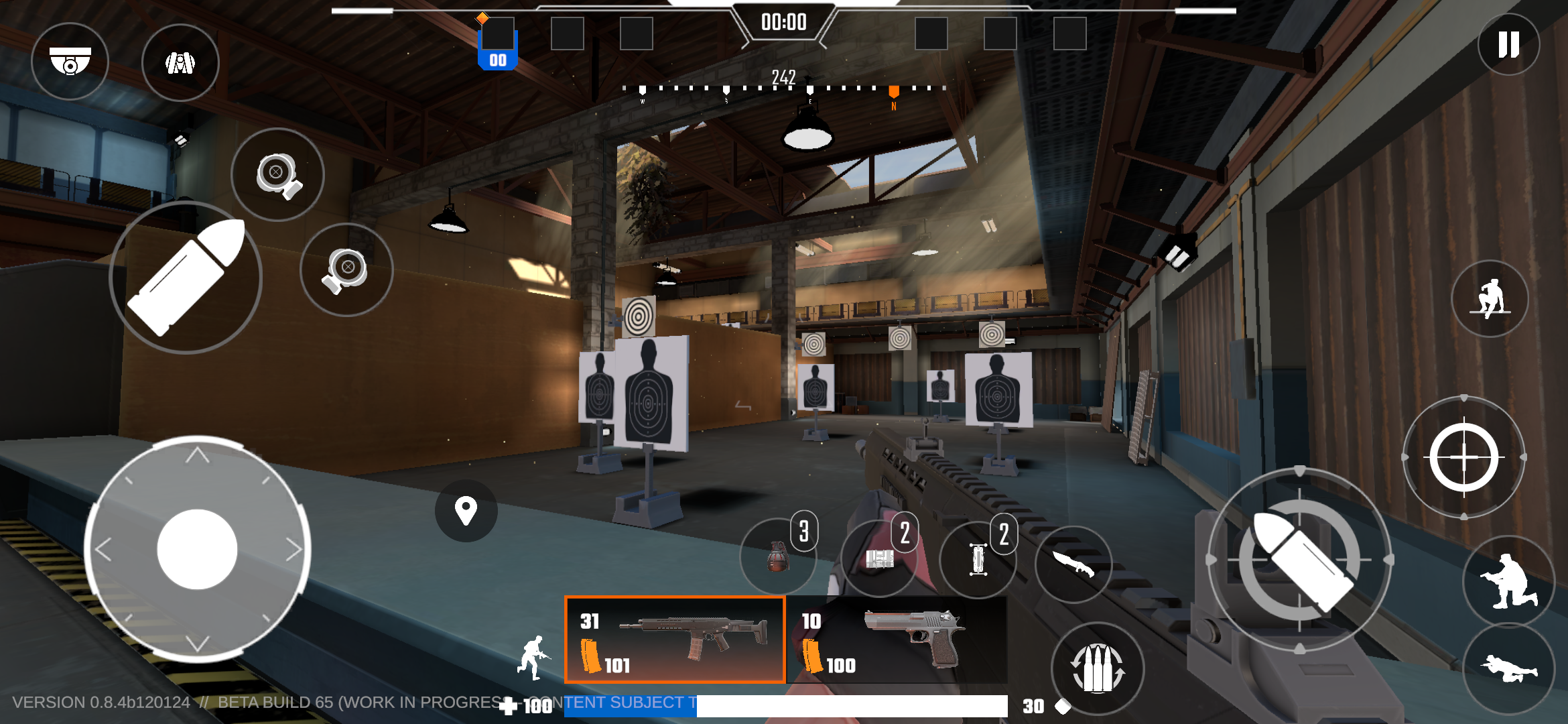The image size is (1568, 724).
Task: Open the security camera view
Action: 70,62
